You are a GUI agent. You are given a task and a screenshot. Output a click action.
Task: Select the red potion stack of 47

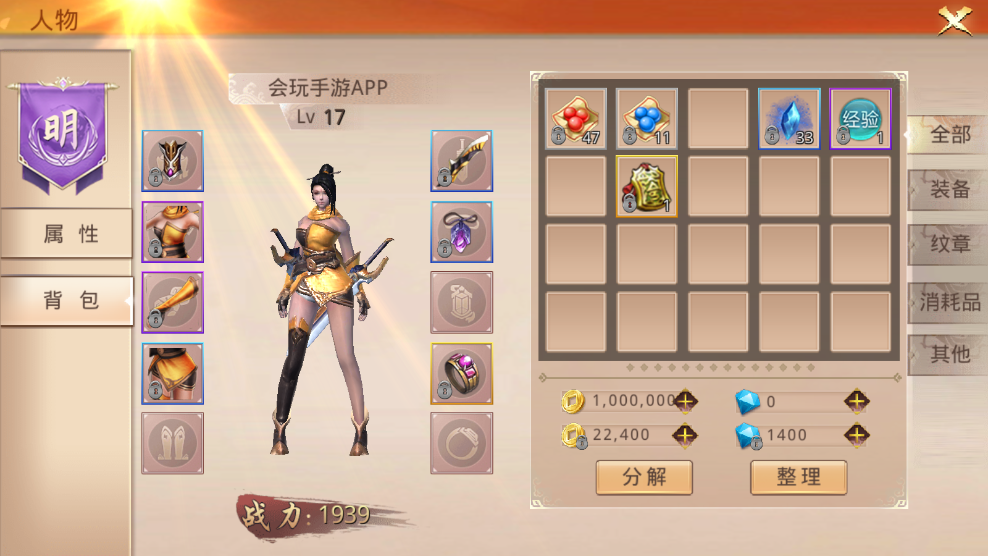(576, 119)
